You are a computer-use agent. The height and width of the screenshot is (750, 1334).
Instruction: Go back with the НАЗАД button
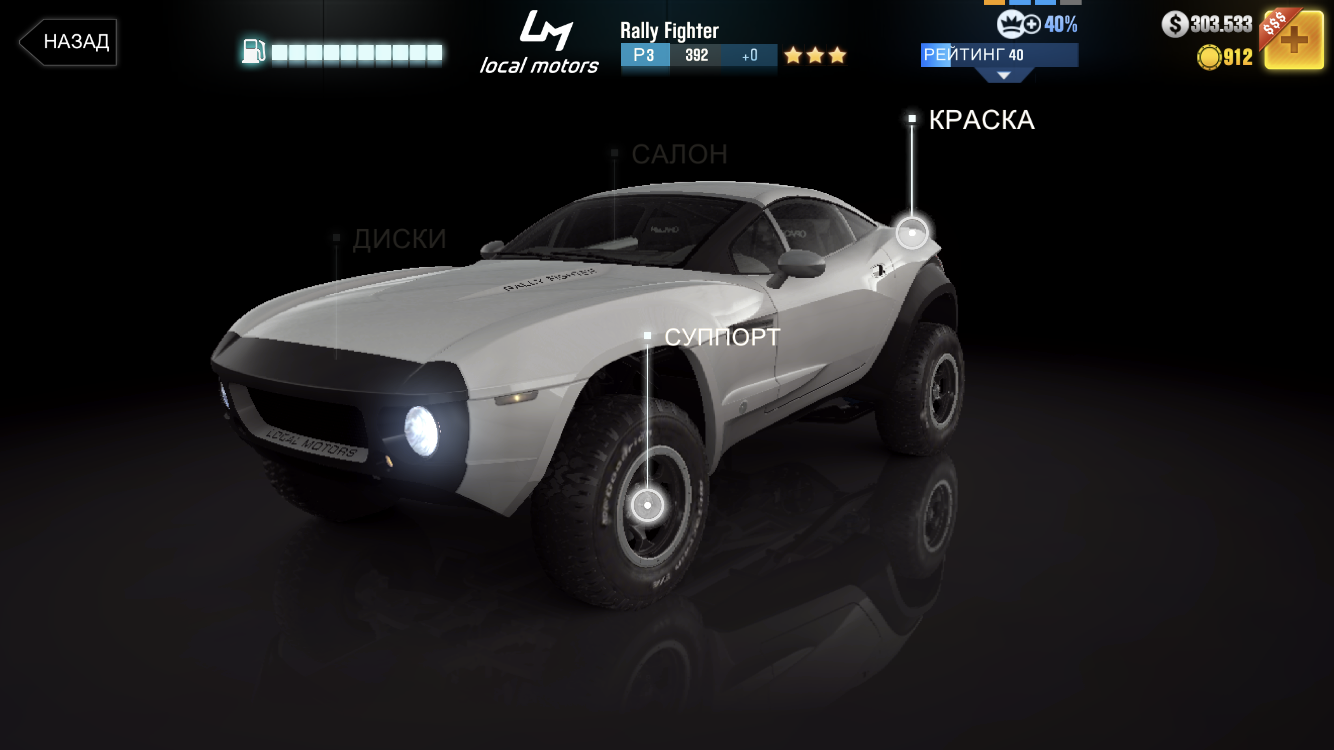pyautogui.click(x=68, y=42)
